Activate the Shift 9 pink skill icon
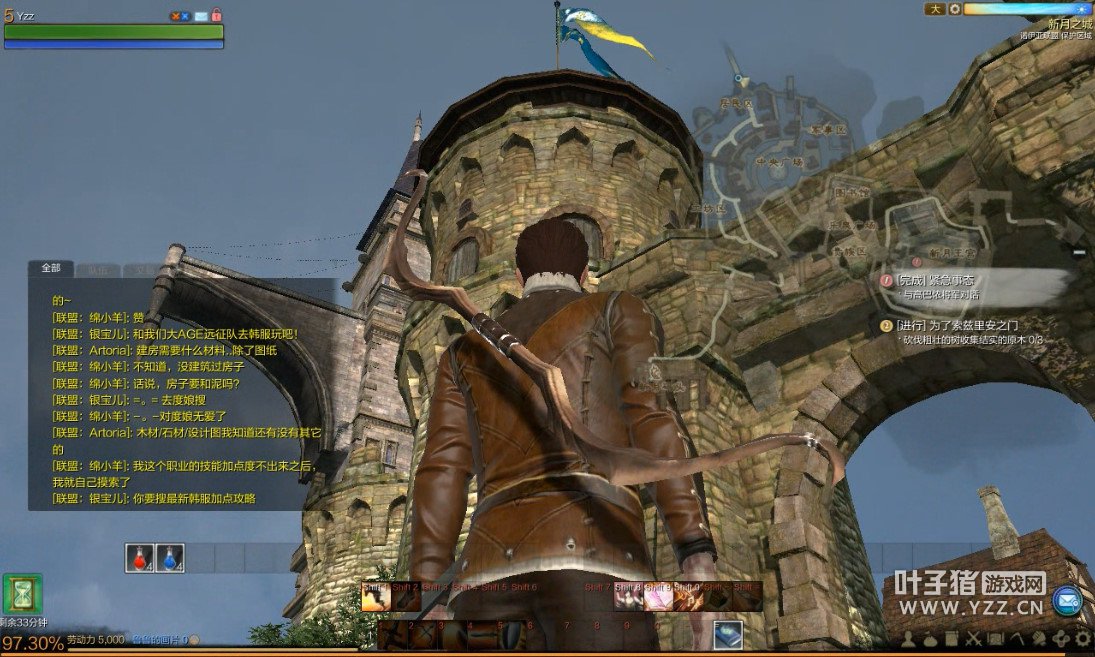The image size is (1095, 657). [658, 596]
